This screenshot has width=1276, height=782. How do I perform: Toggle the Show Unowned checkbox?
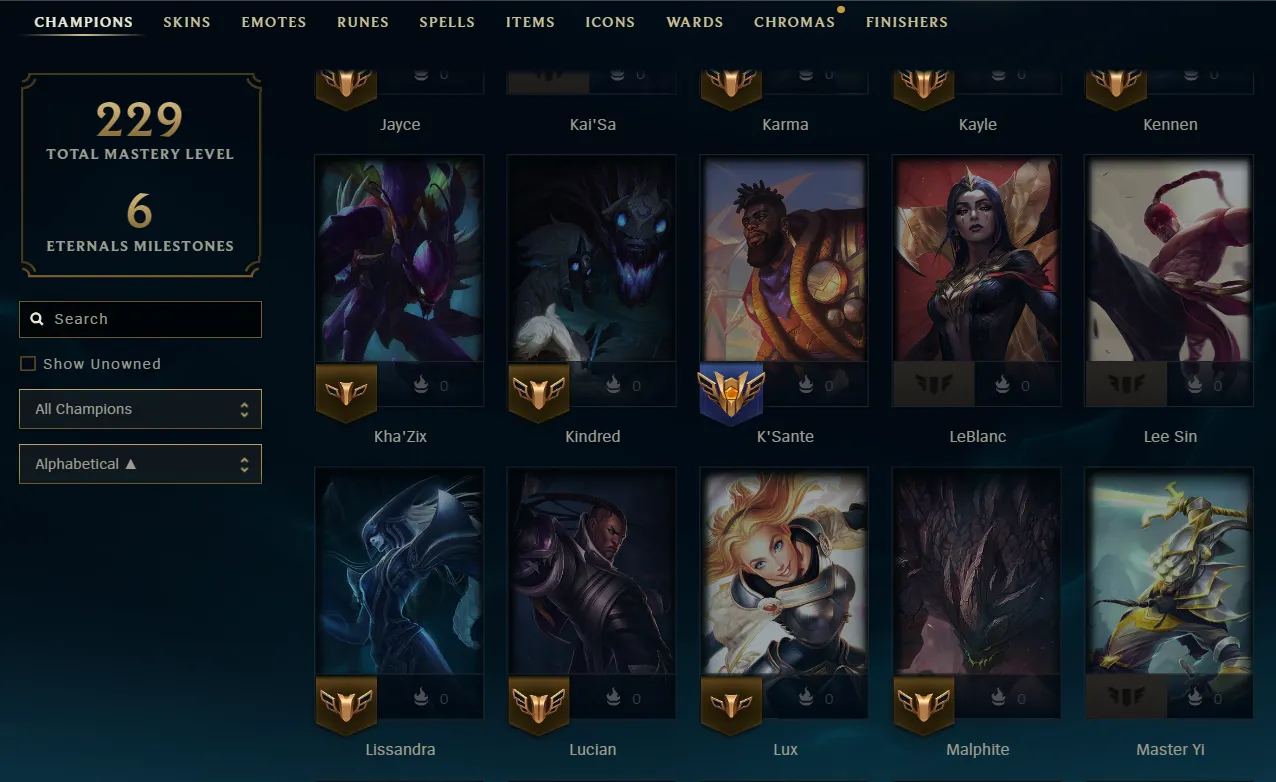point(28,364)
